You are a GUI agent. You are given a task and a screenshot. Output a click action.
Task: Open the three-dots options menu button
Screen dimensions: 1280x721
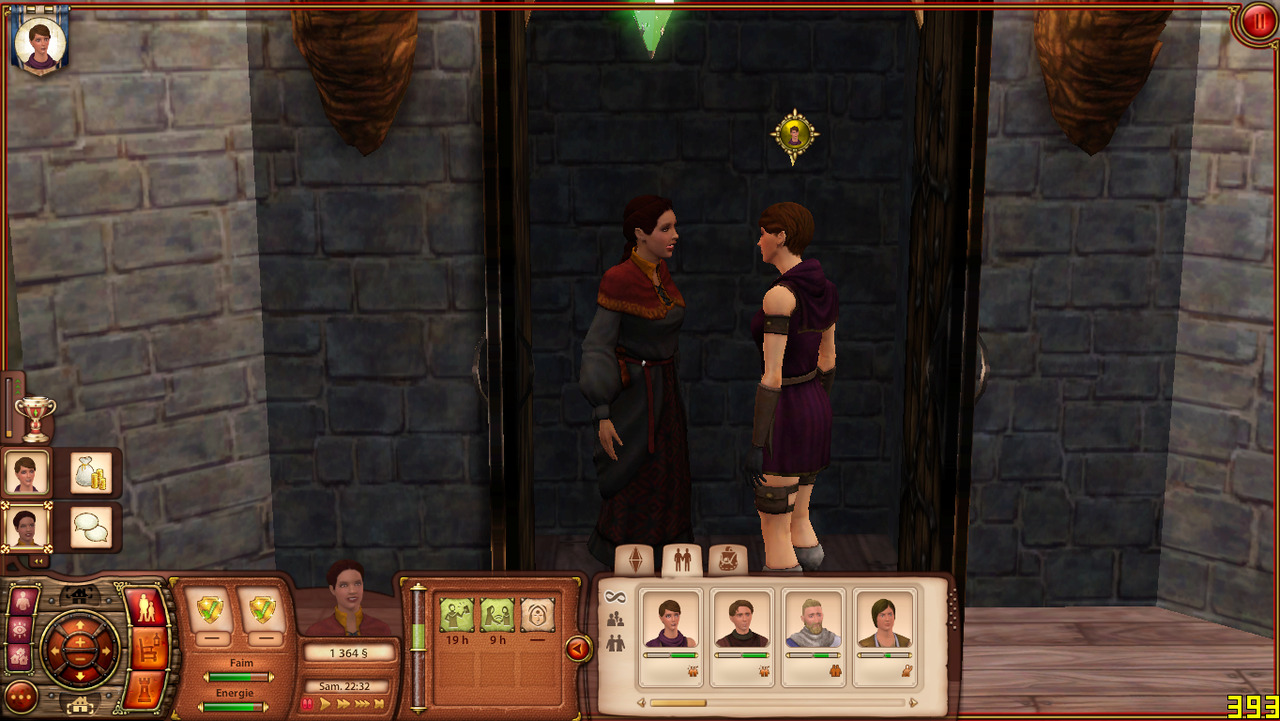[21, 696]
